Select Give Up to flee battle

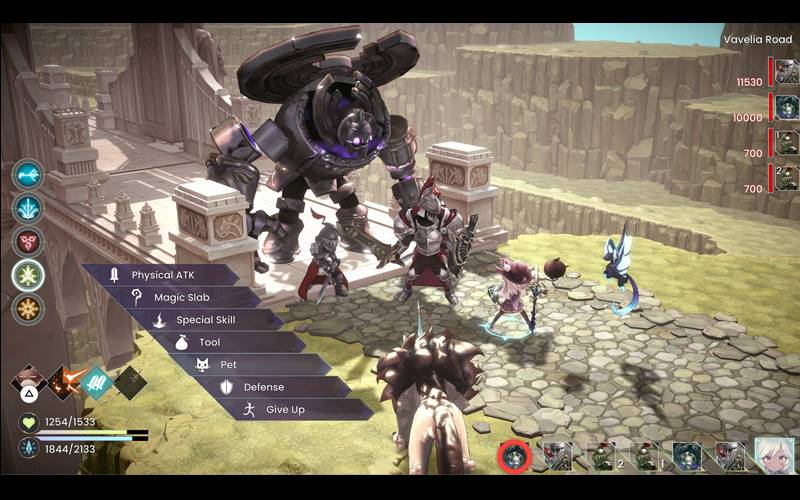coord(285,410)
